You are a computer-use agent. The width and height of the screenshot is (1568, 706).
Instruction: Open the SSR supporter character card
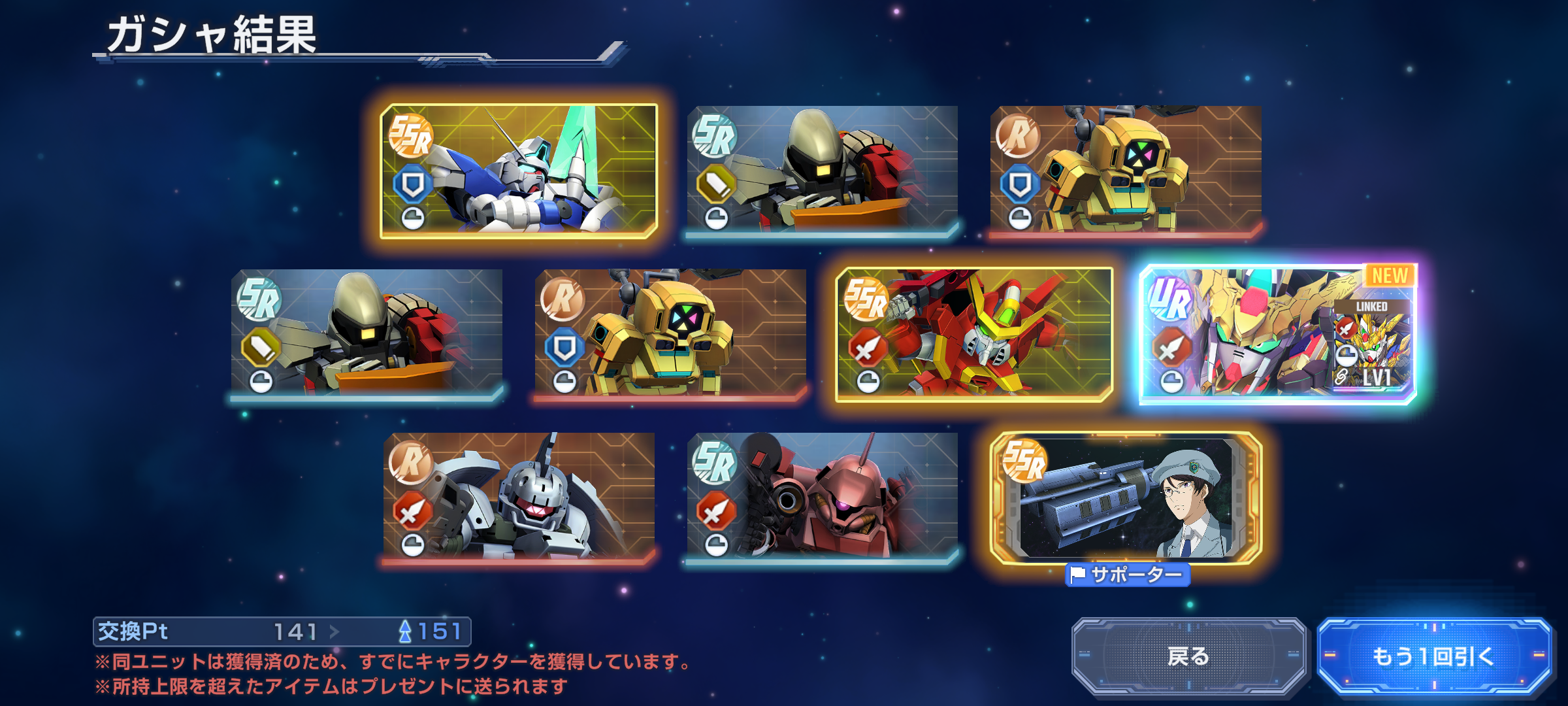click(1126, 498)
